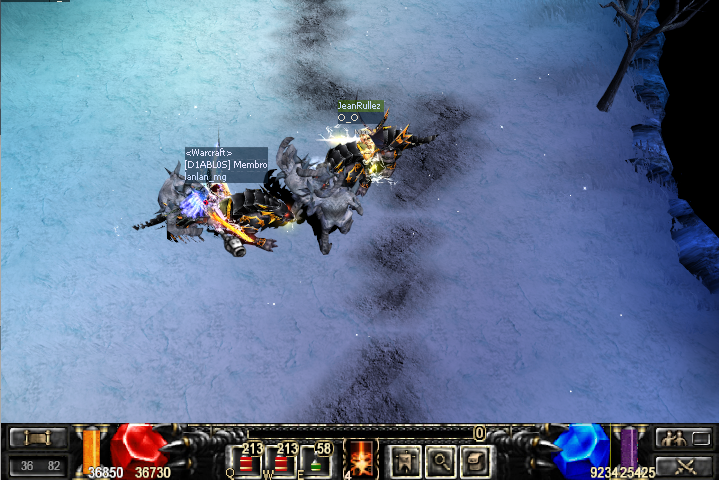Select the fiery active skill icon
The height and width of the screenshot is (480, 719).
pos(360,459)
